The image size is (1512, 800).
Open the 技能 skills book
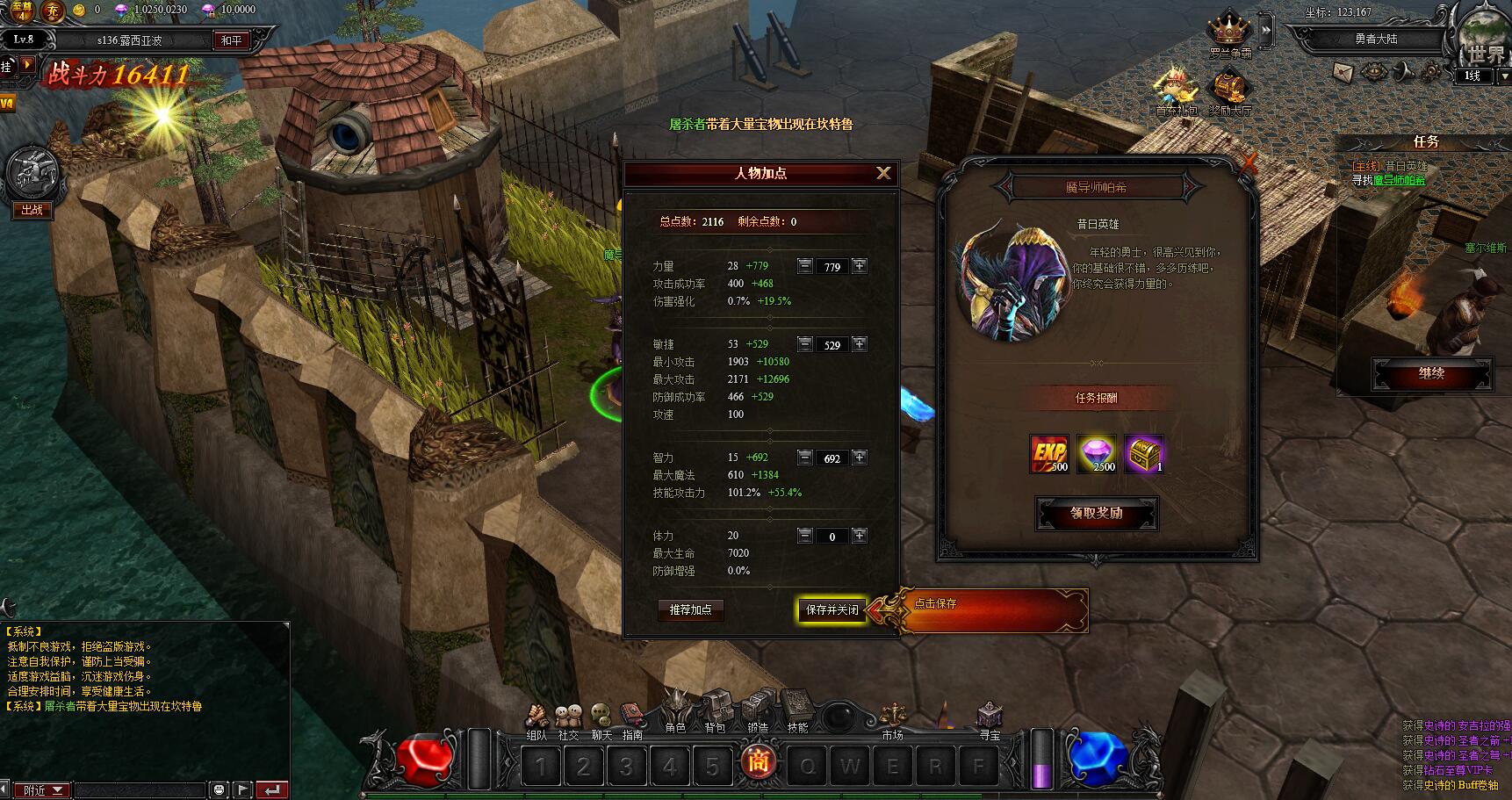point(797,711)
